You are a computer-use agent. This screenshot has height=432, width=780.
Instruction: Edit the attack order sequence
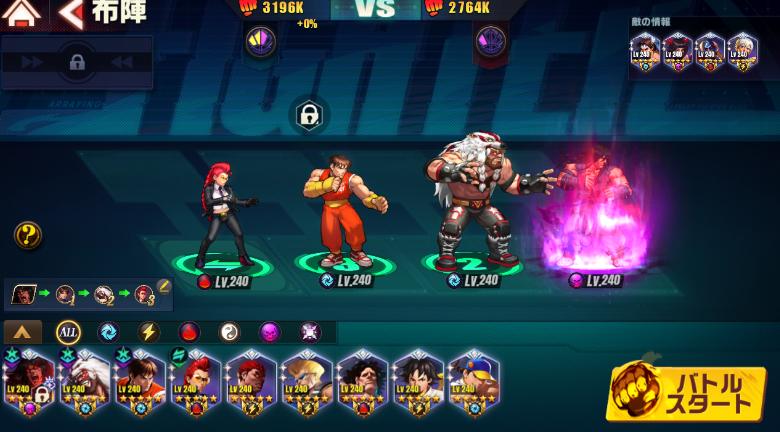coord(164,287)
